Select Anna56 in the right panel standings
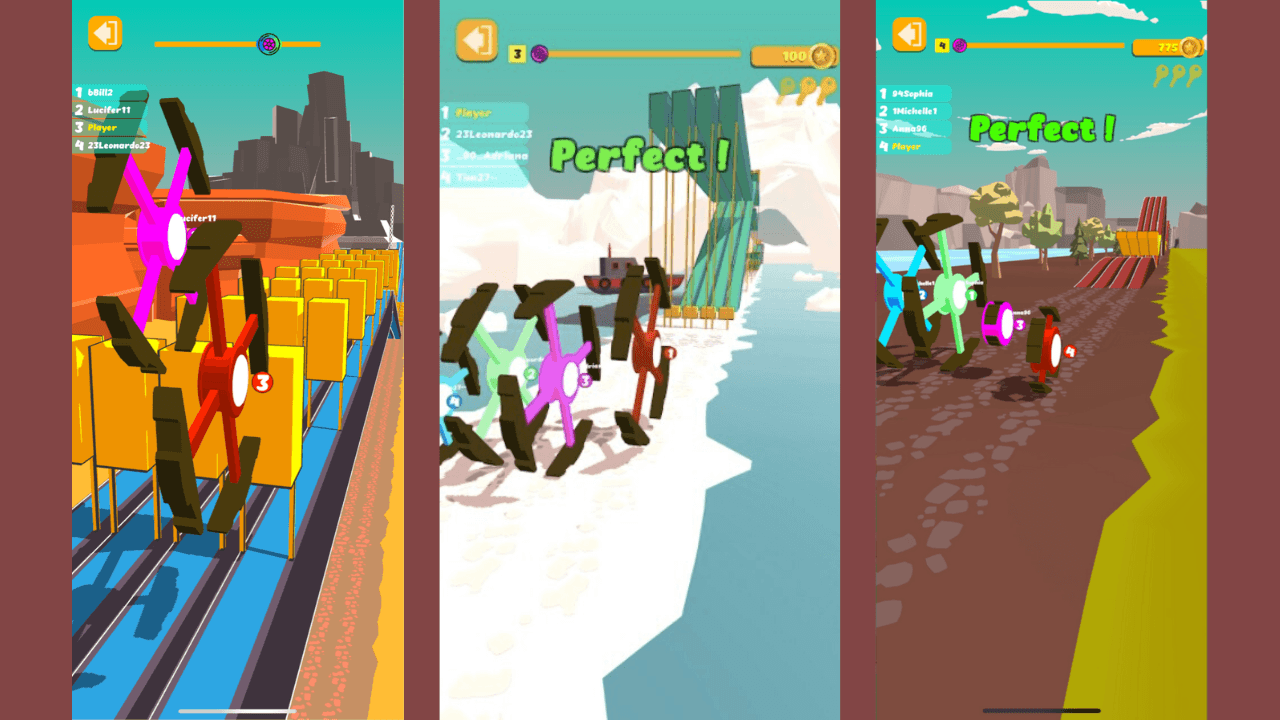Image resolution: width=1280 pixels, height=720 pixels. tap(908, 129)
